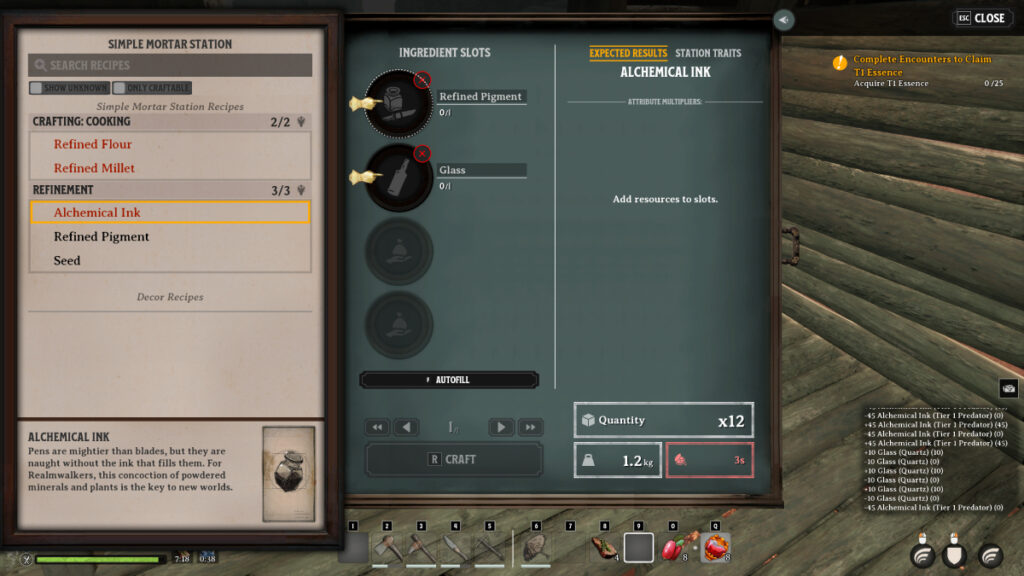Show the Expected Results tab
The height and width of the screenshot is (576, 1024).
coord(628,53)
